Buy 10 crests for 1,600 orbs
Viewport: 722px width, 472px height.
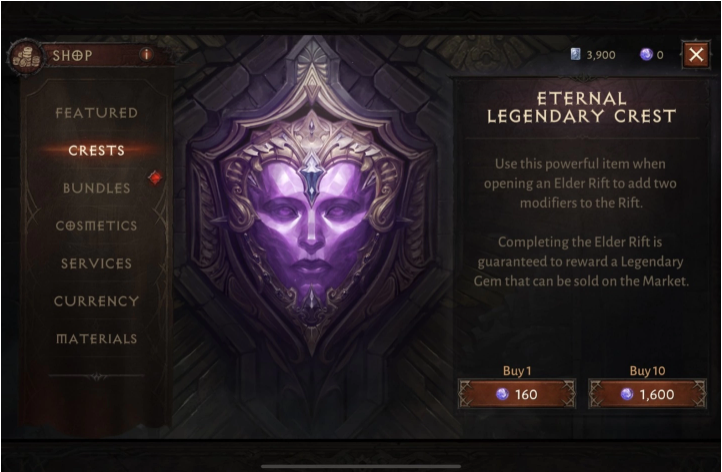(x=646, y=394)
